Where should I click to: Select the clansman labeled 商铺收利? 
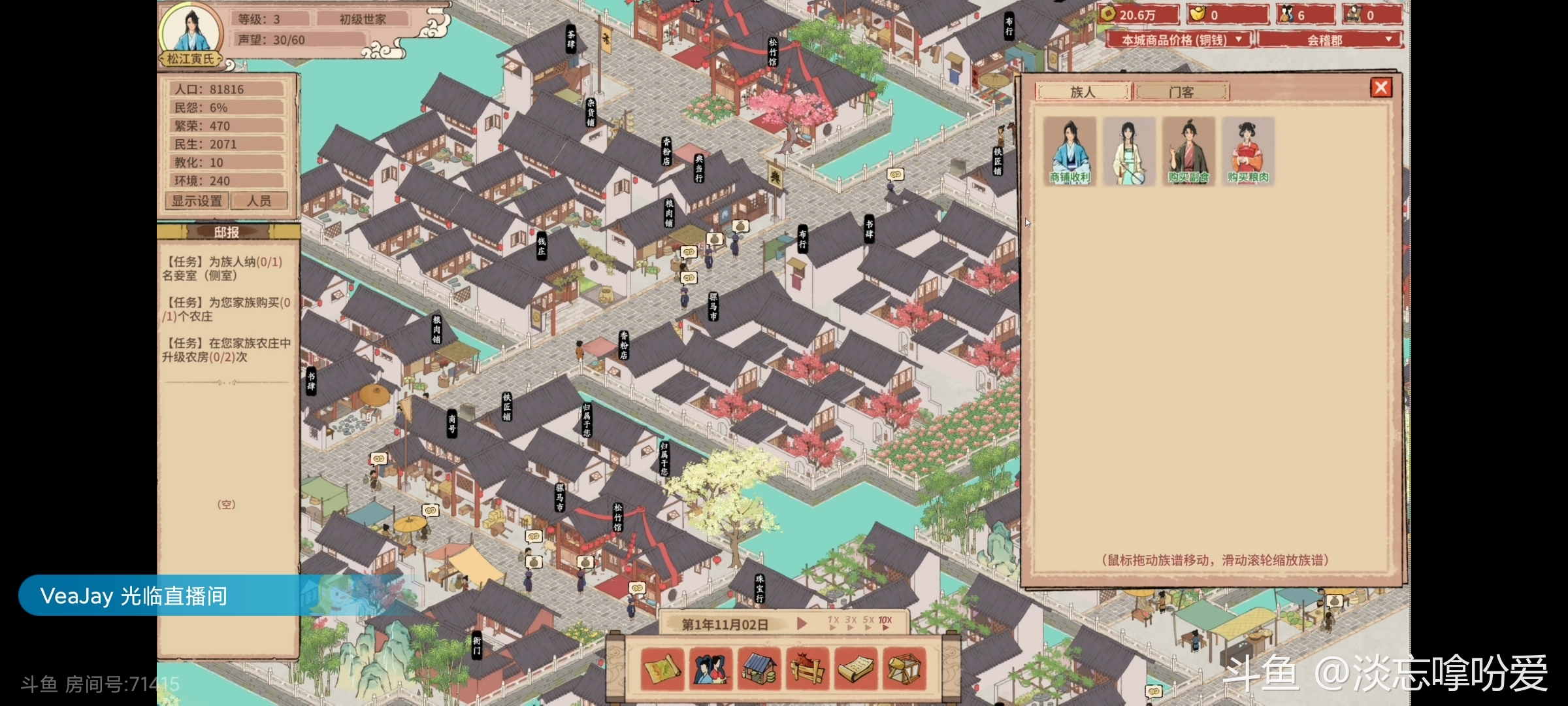1070,151
